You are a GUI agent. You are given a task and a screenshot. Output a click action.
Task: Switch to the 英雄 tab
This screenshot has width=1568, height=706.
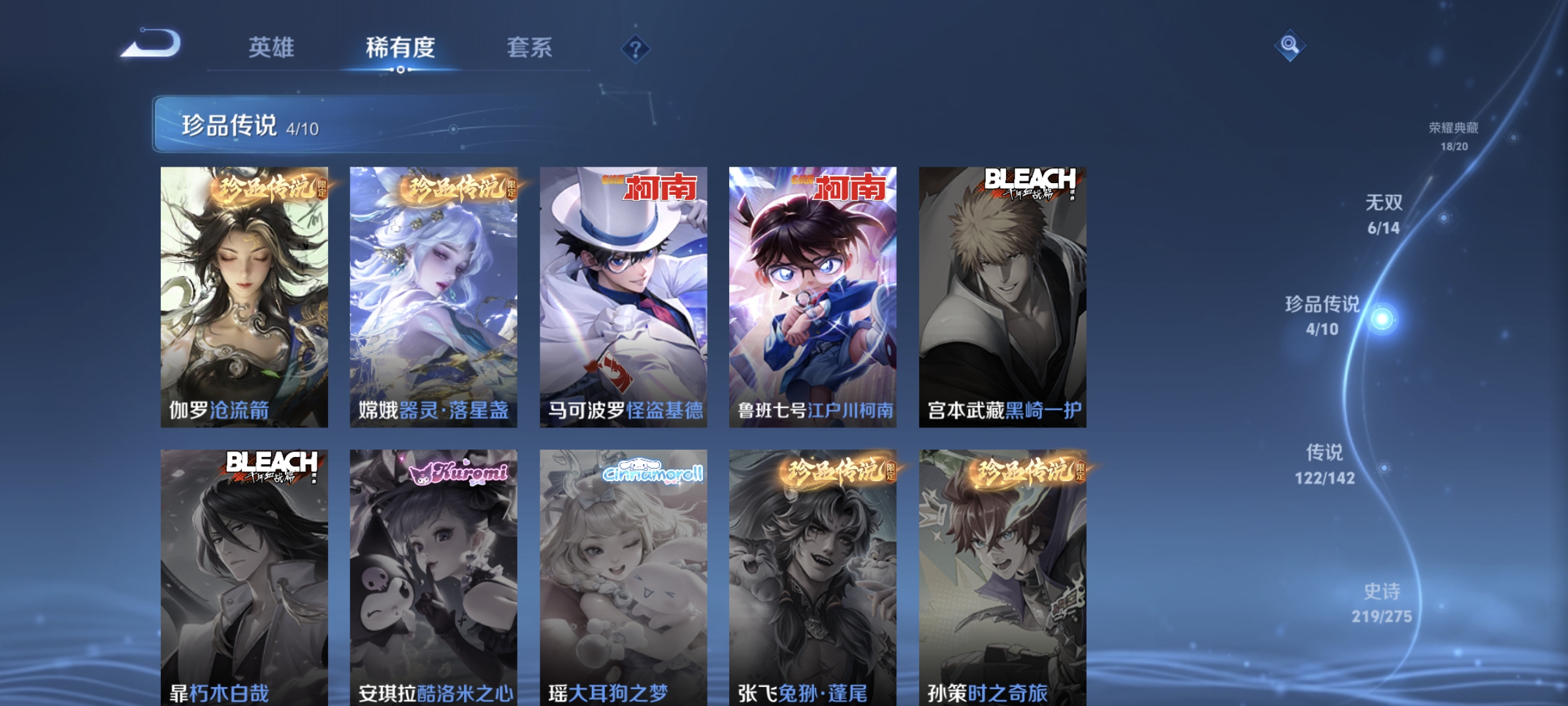coord(272,48)
